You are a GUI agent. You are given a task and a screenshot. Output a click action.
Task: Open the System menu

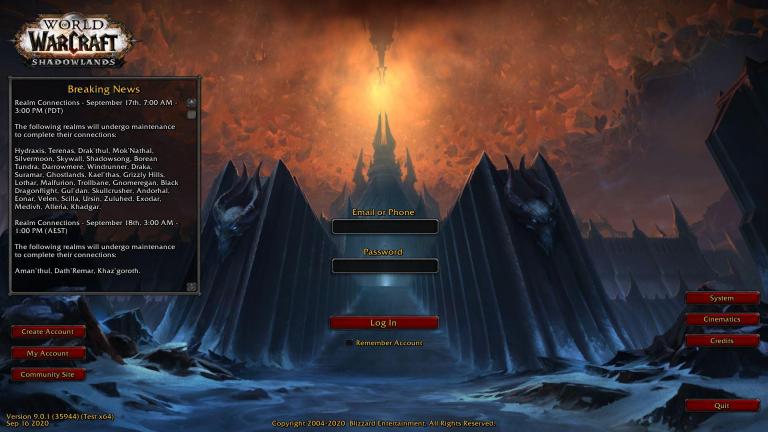click(x=721, y=298)
